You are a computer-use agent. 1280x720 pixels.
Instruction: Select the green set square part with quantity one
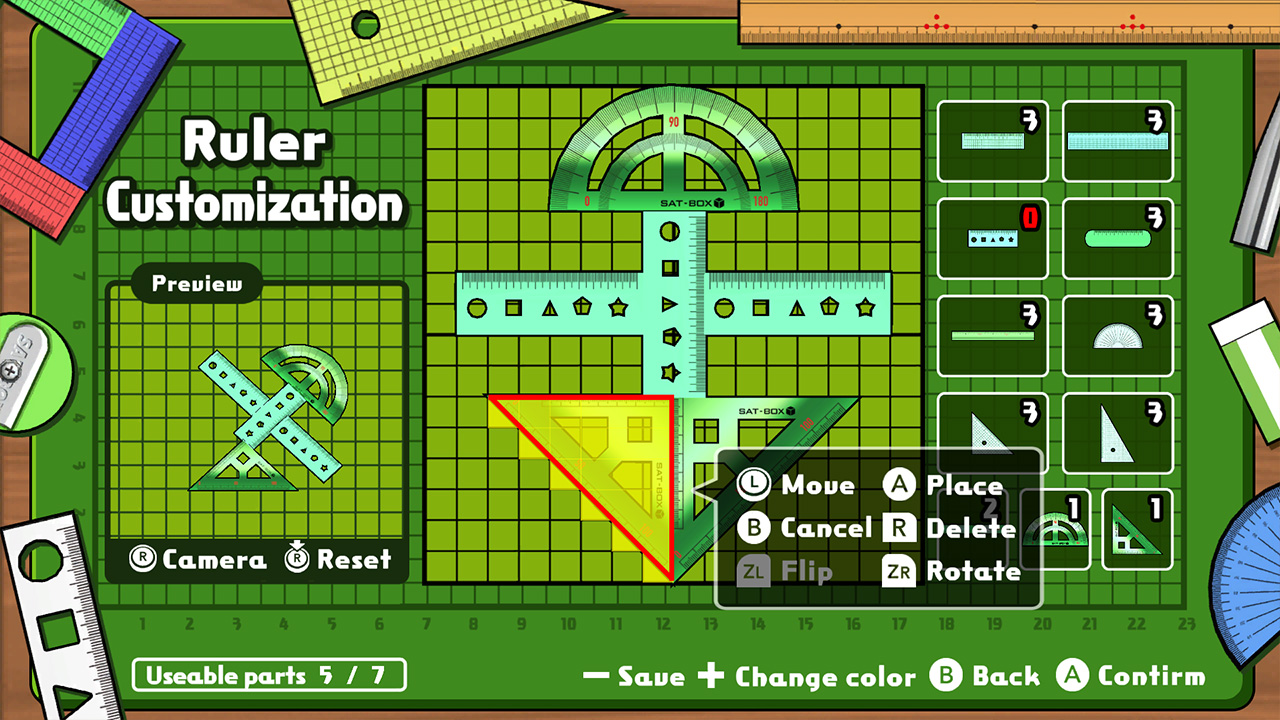tap(1137, 528)
